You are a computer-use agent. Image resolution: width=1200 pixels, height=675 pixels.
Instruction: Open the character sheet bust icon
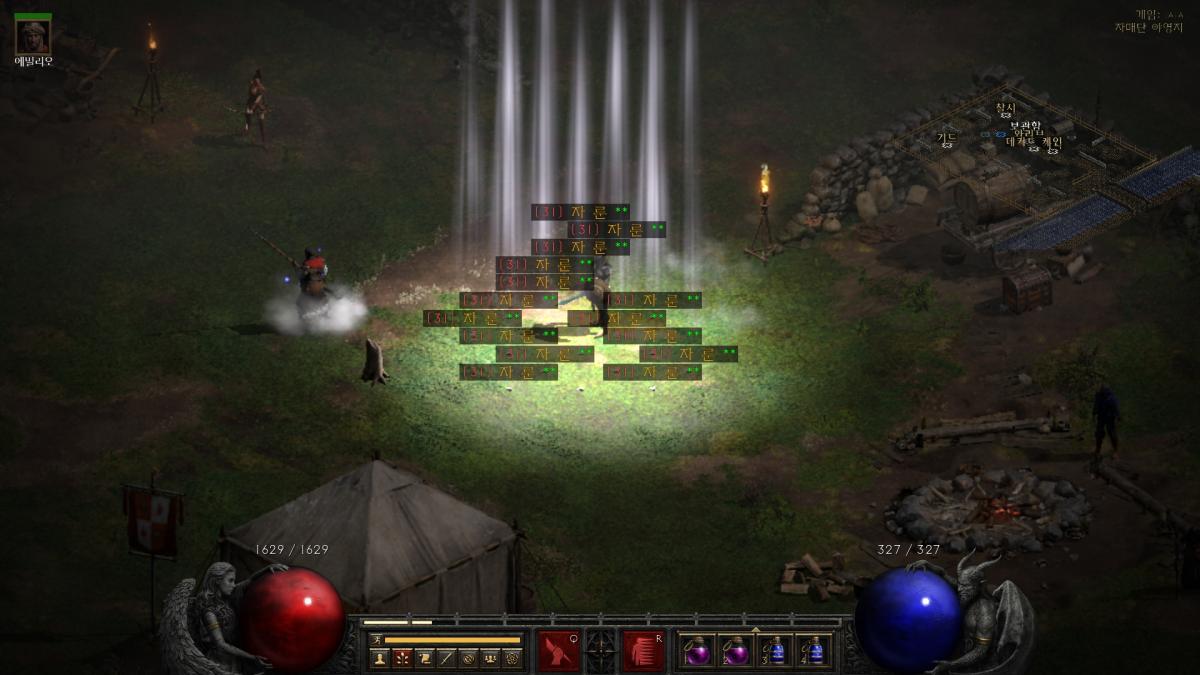[379, 658]
